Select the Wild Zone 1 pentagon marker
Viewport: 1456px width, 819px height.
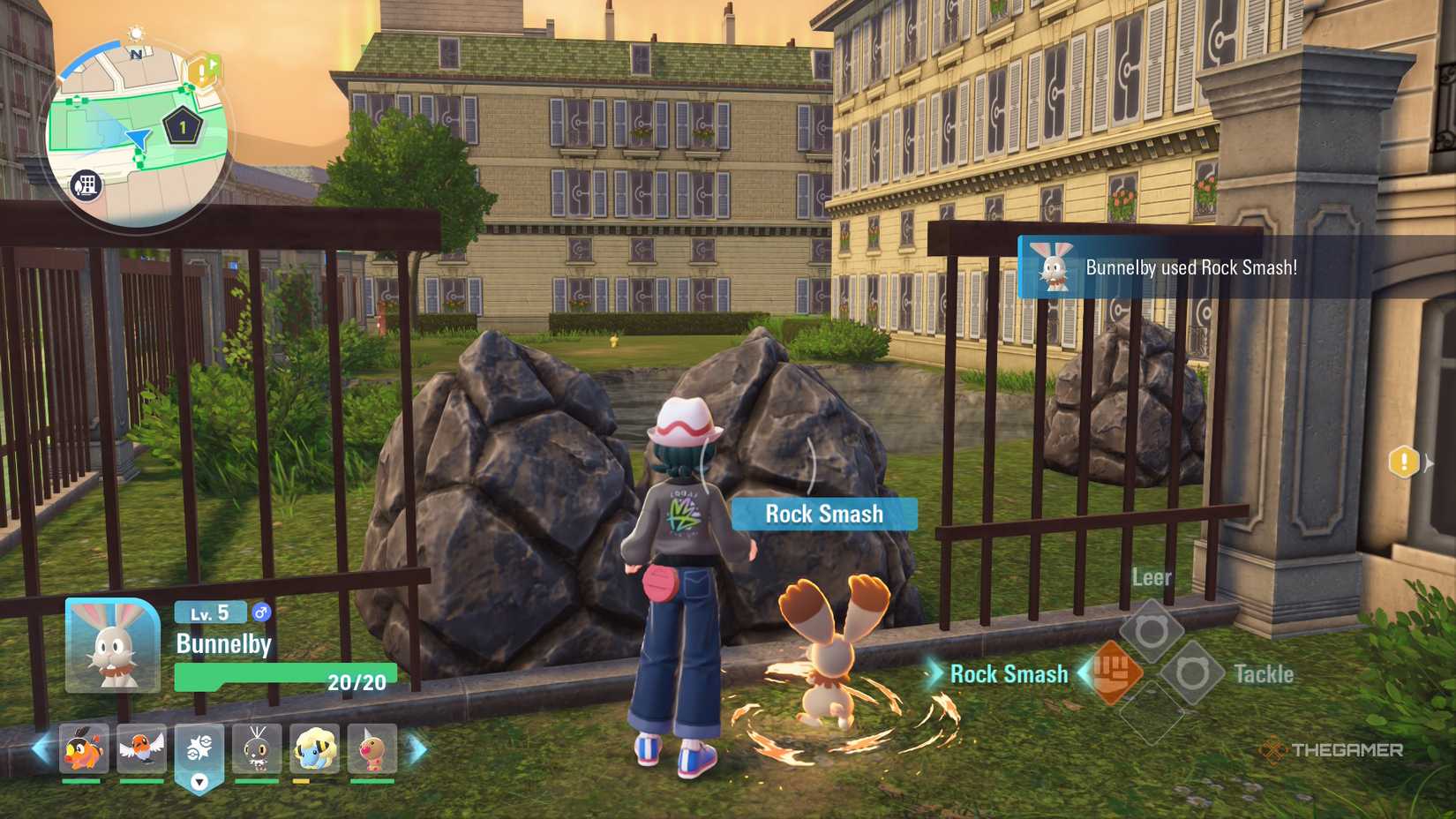click(x=183, y=128)
